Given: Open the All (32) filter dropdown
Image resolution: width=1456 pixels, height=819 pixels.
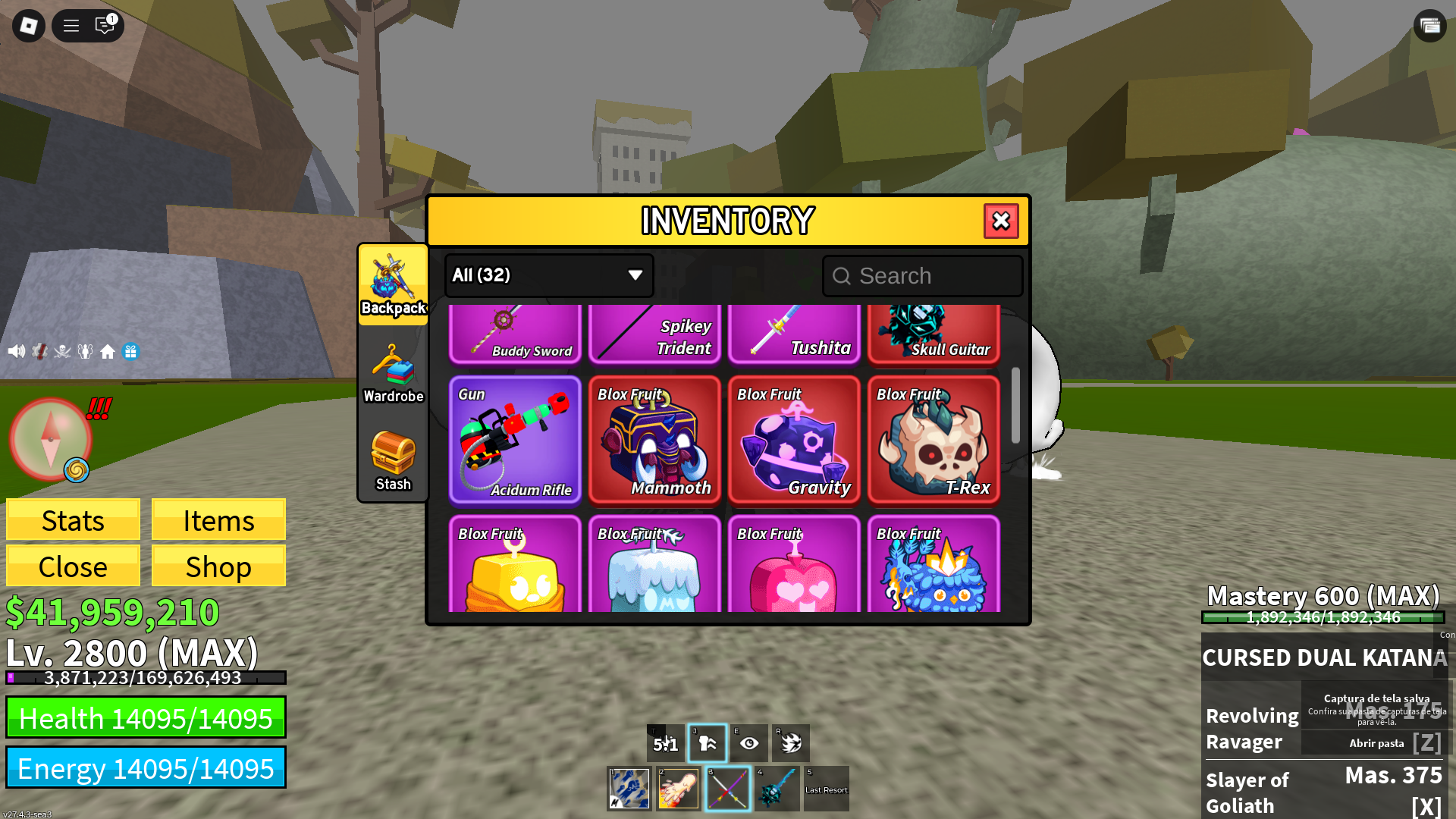Looking at the screenshot, I should (548, 275).
